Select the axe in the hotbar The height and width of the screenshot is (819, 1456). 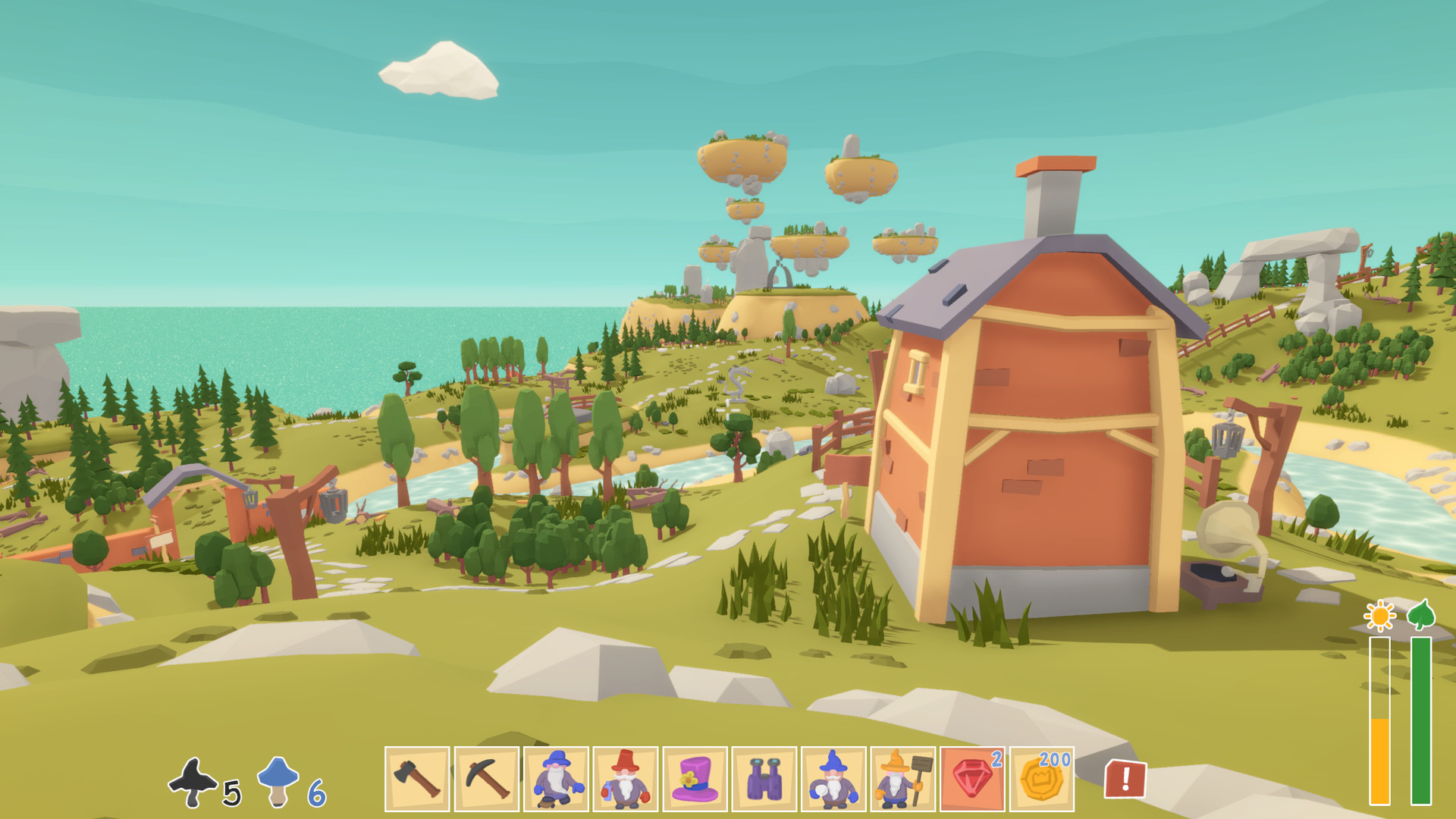[x=417, y=779]
